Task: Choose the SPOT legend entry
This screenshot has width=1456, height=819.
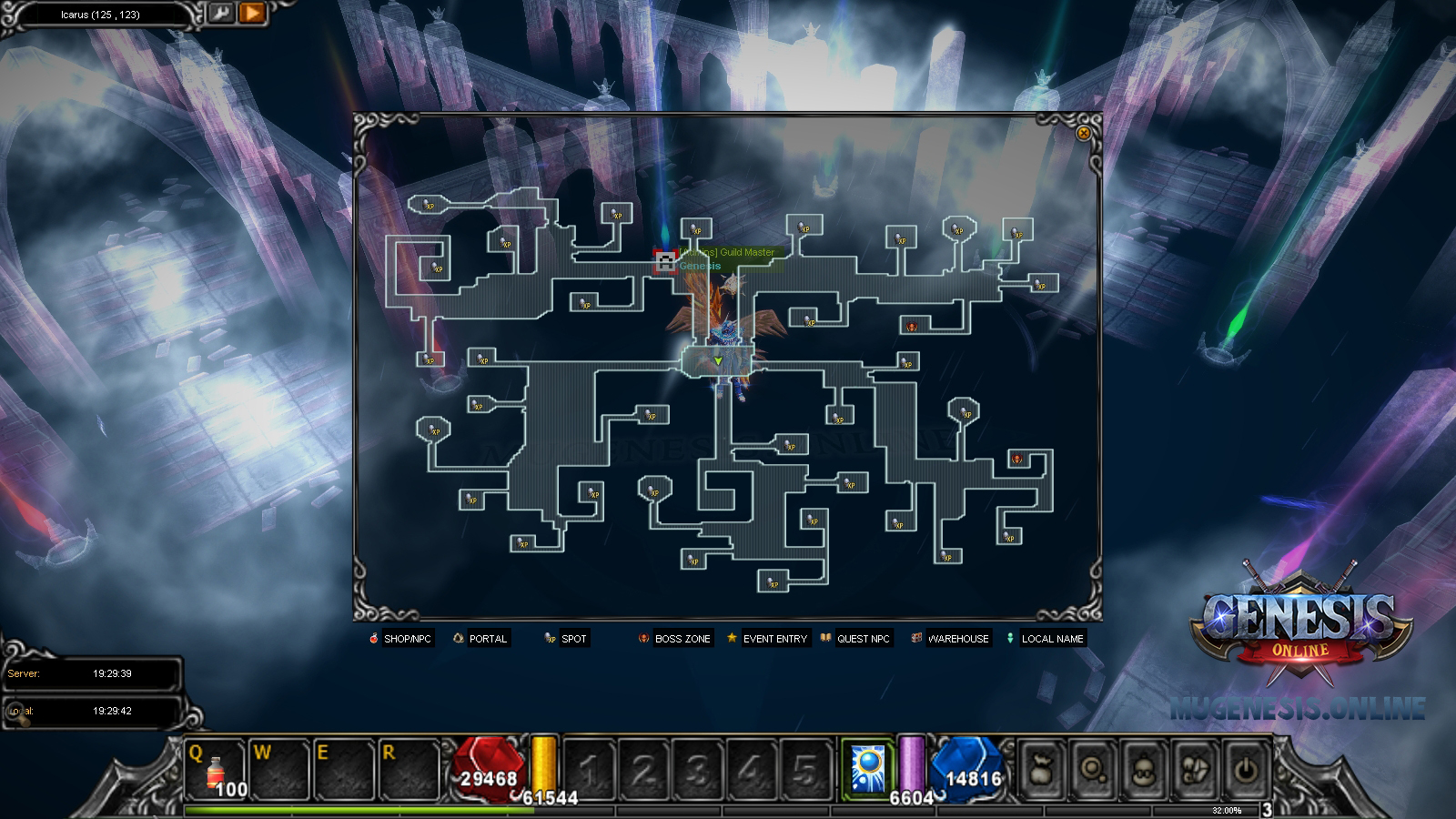Action: (566, 639)
